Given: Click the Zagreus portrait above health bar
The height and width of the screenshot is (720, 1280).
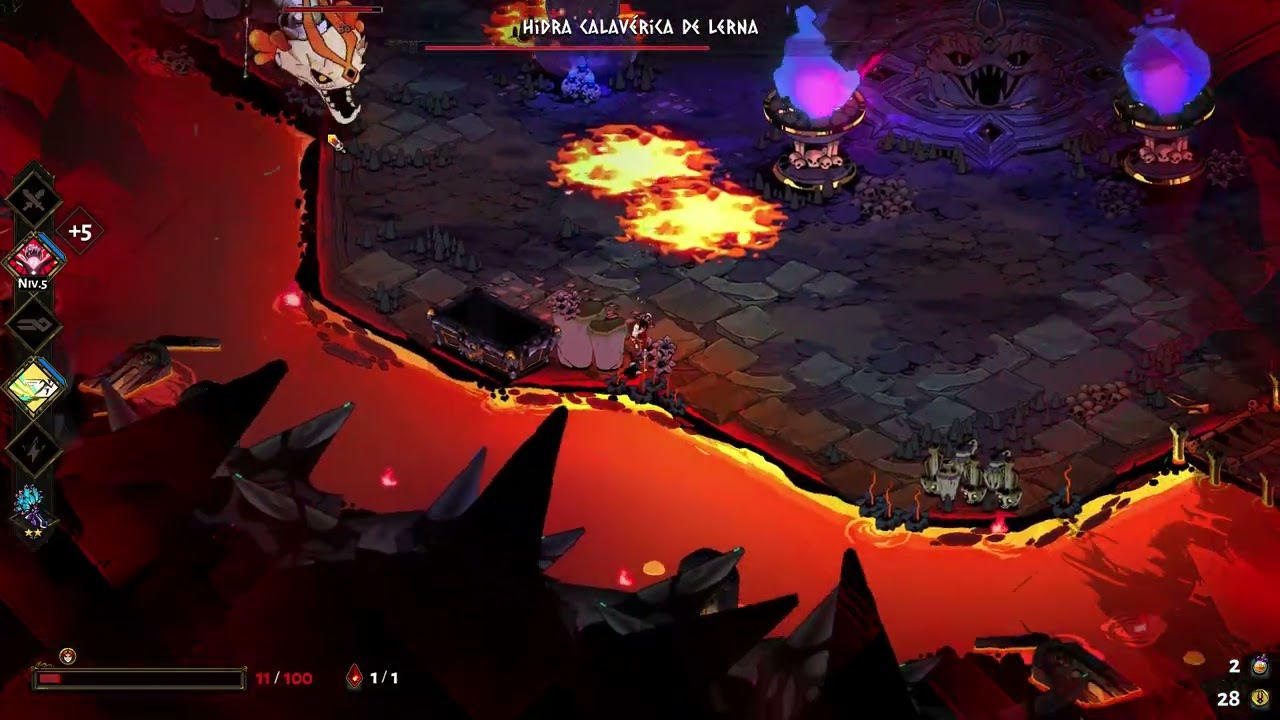Looking at the screenshot, I should [x=67, y=657].
